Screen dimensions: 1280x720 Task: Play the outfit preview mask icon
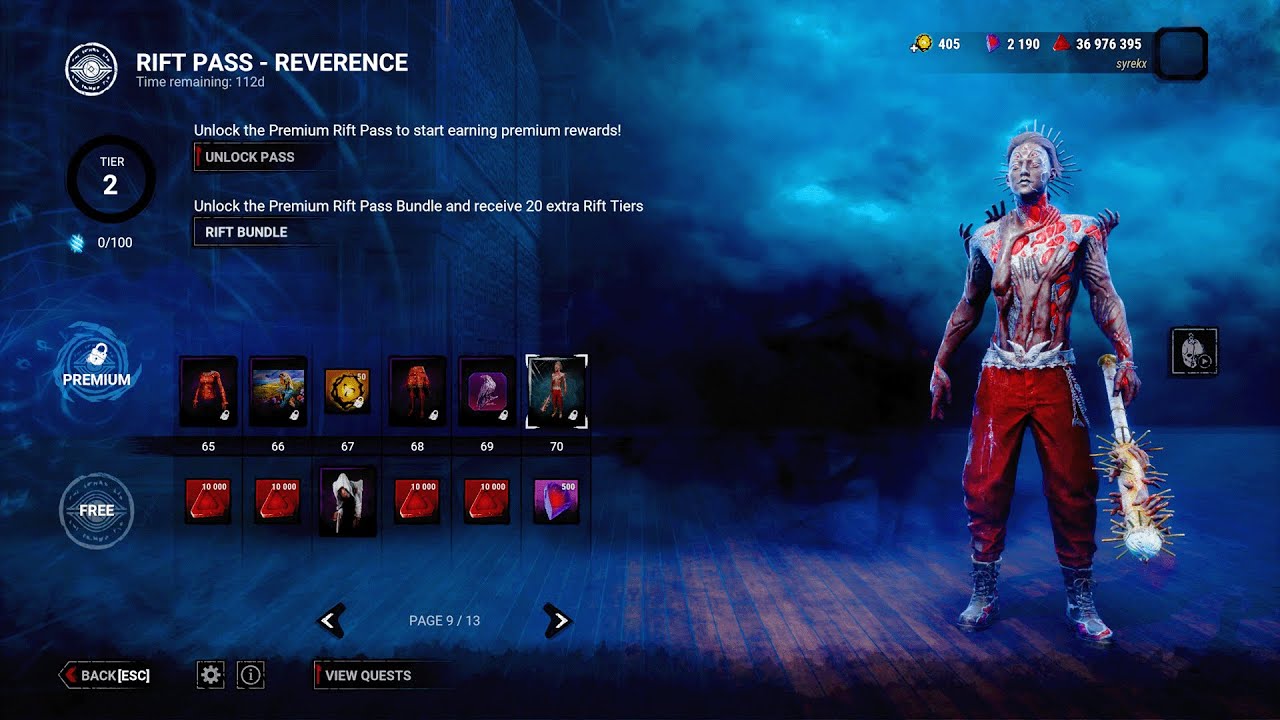[x=1194, y=352]
